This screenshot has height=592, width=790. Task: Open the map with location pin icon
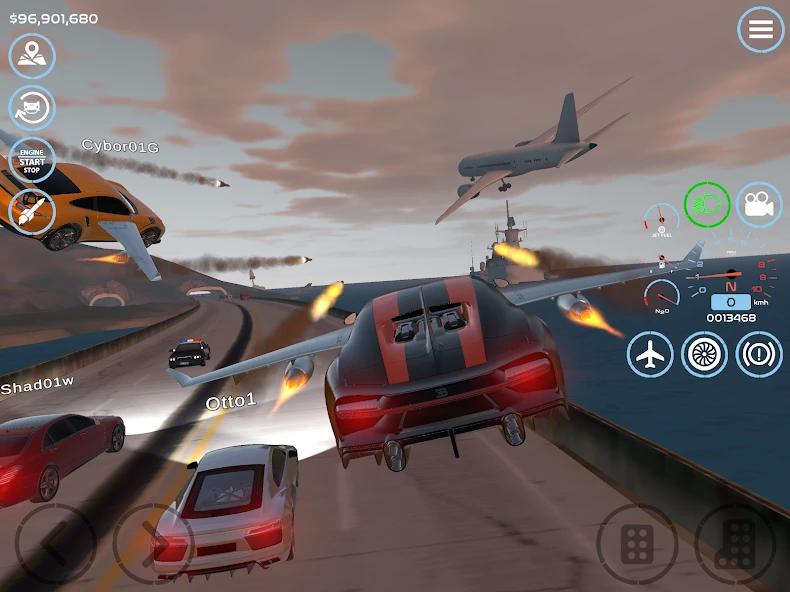tap(32, 56)
